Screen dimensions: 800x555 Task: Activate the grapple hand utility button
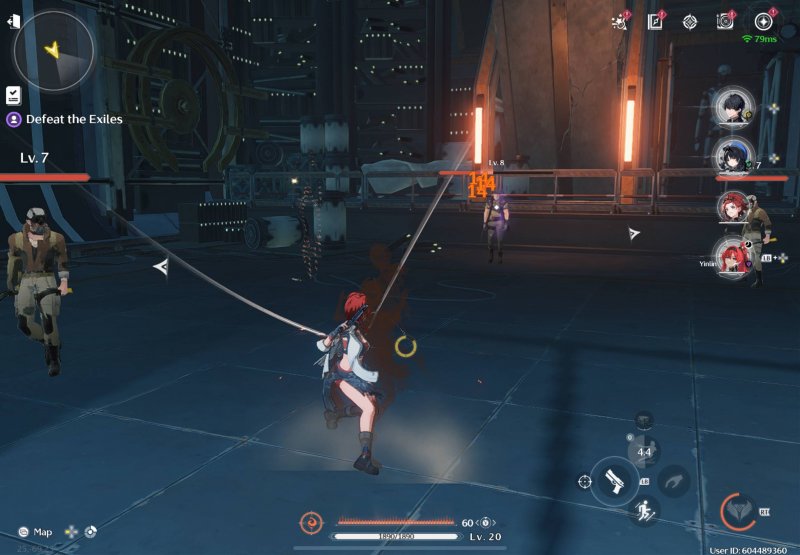tap(675, 481)
